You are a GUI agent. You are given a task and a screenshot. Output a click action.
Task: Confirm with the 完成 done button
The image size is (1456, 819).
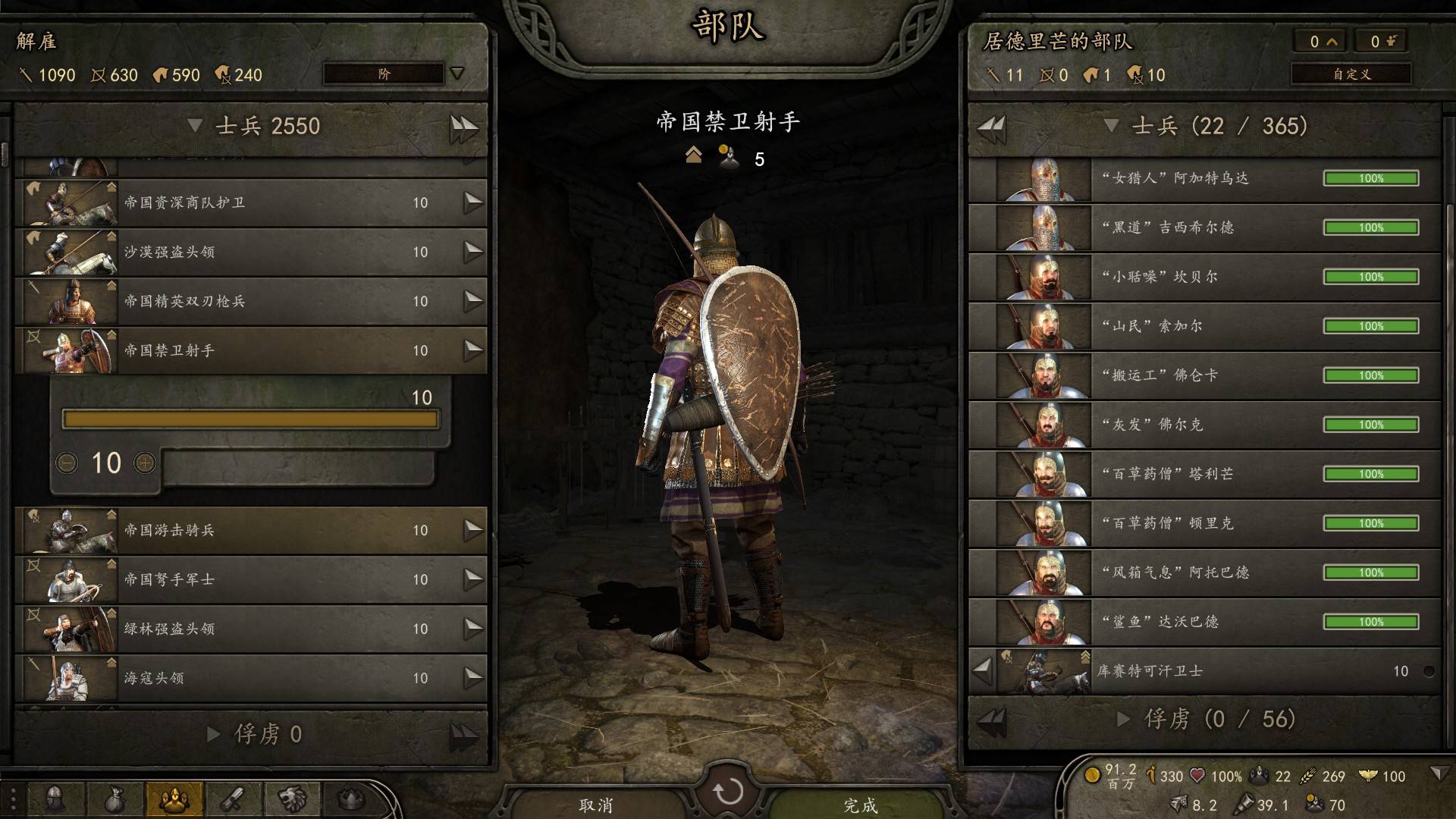pos(860,805)
